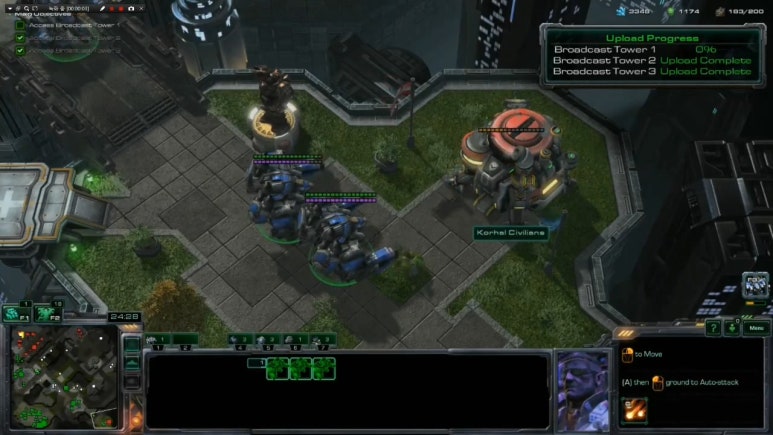Activate the fiery attack ability icon
The height and width of the screenshot is (435, 773).
tap(635, 409)
